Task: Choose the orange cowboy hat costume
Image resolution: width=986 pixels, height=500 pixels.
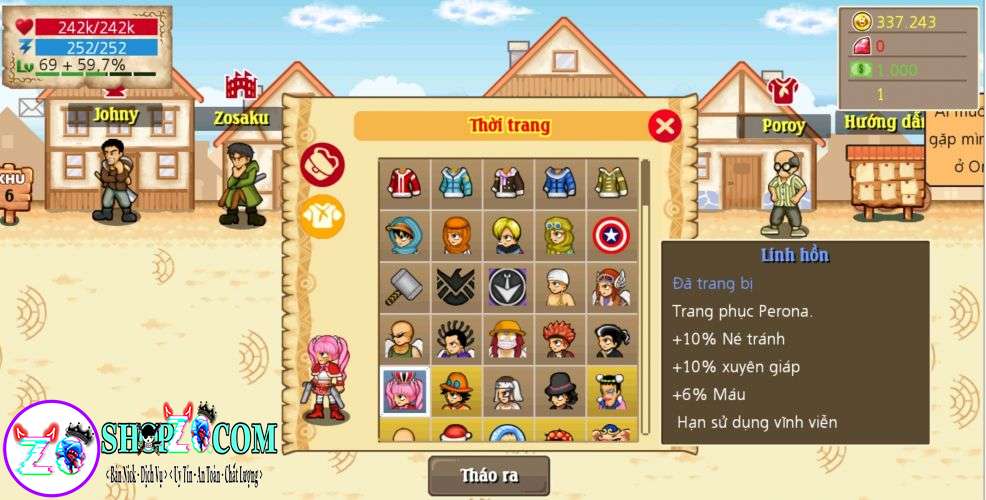Action: (456, 392)
